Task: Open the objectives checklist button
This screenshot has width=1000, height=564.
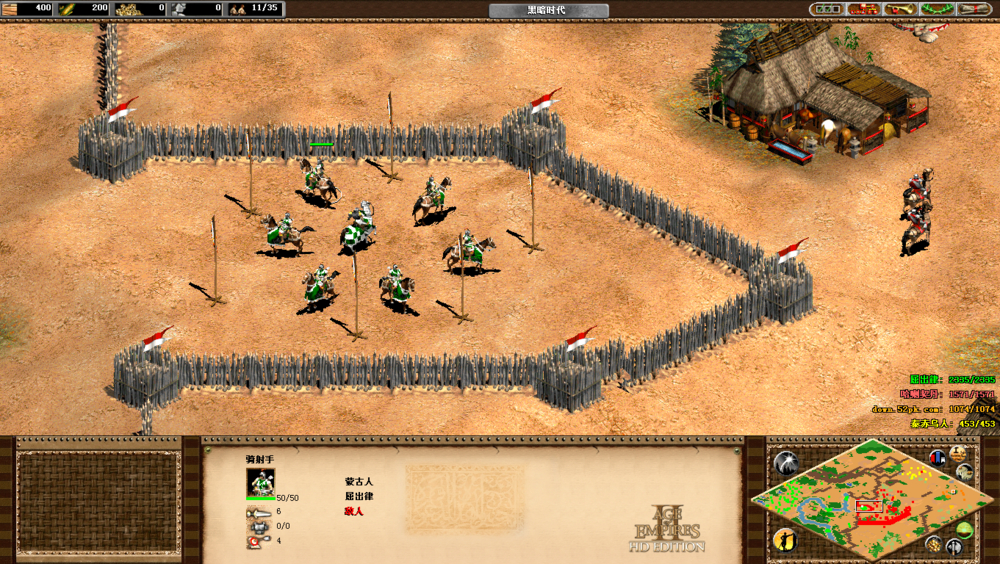Action: [828, 9]
